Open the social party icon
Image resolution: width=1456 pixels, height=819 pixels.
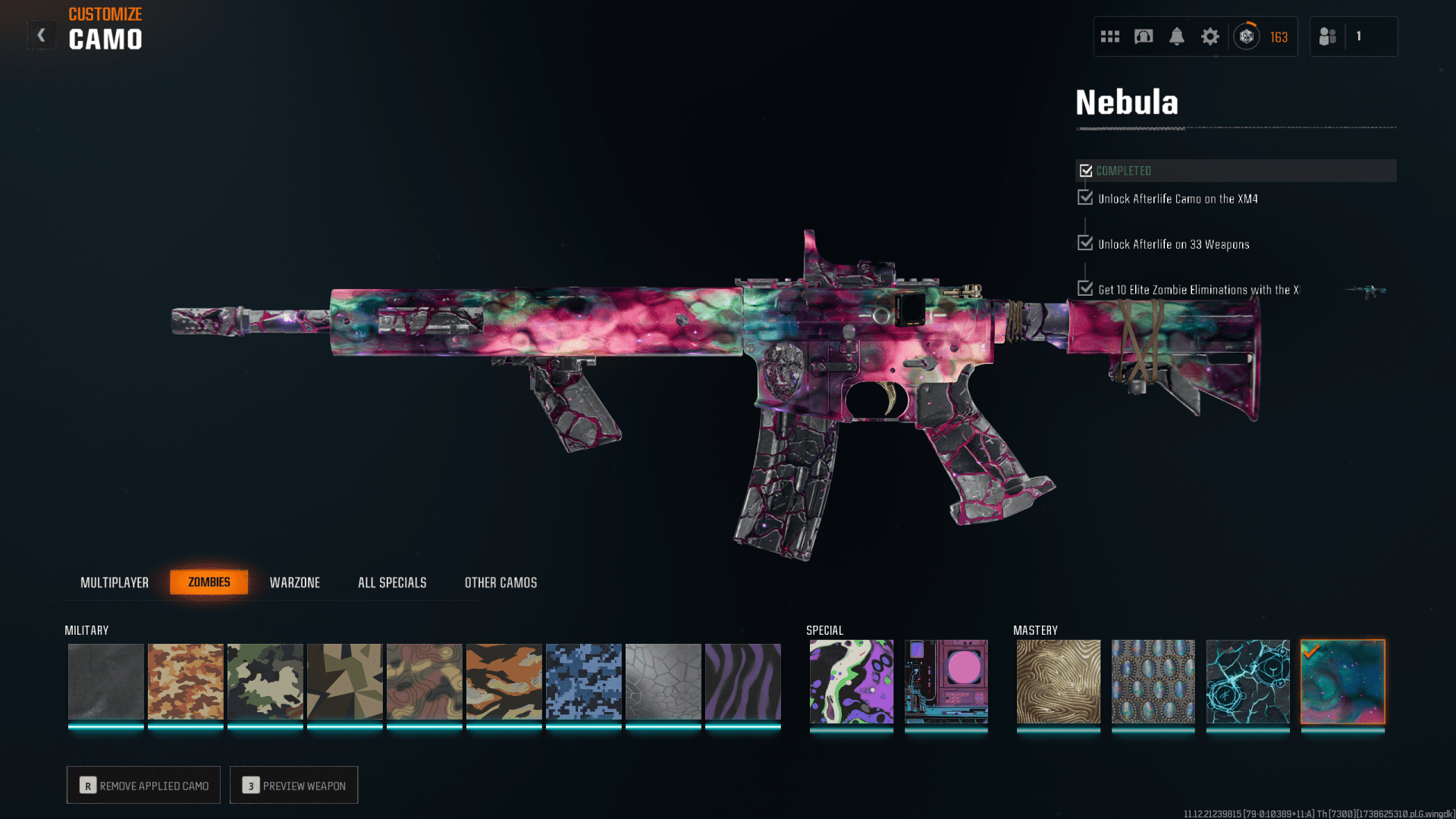pyautogui.click(x=1328, y=36)
